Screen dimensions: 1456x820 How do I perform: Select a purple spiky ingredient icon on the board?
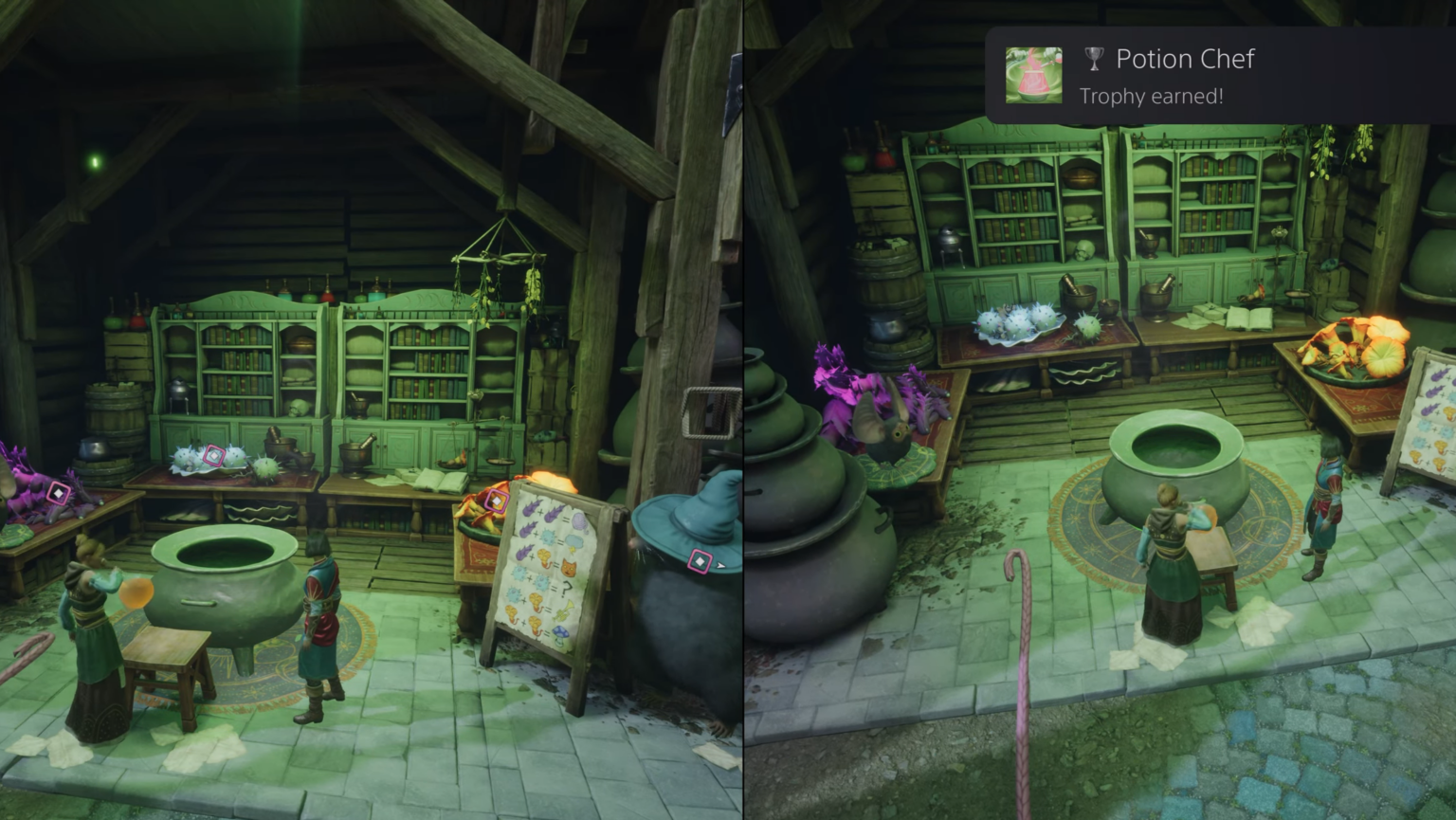click(x=533, y=510)
